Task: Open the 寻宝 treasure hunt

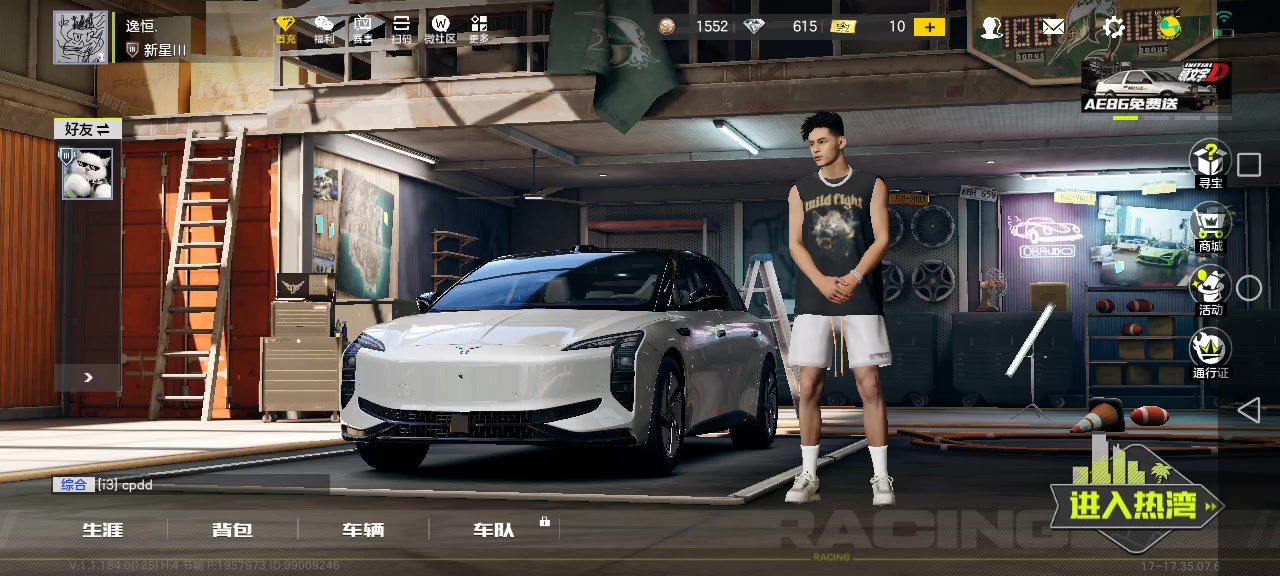Action: (1210, 164)
